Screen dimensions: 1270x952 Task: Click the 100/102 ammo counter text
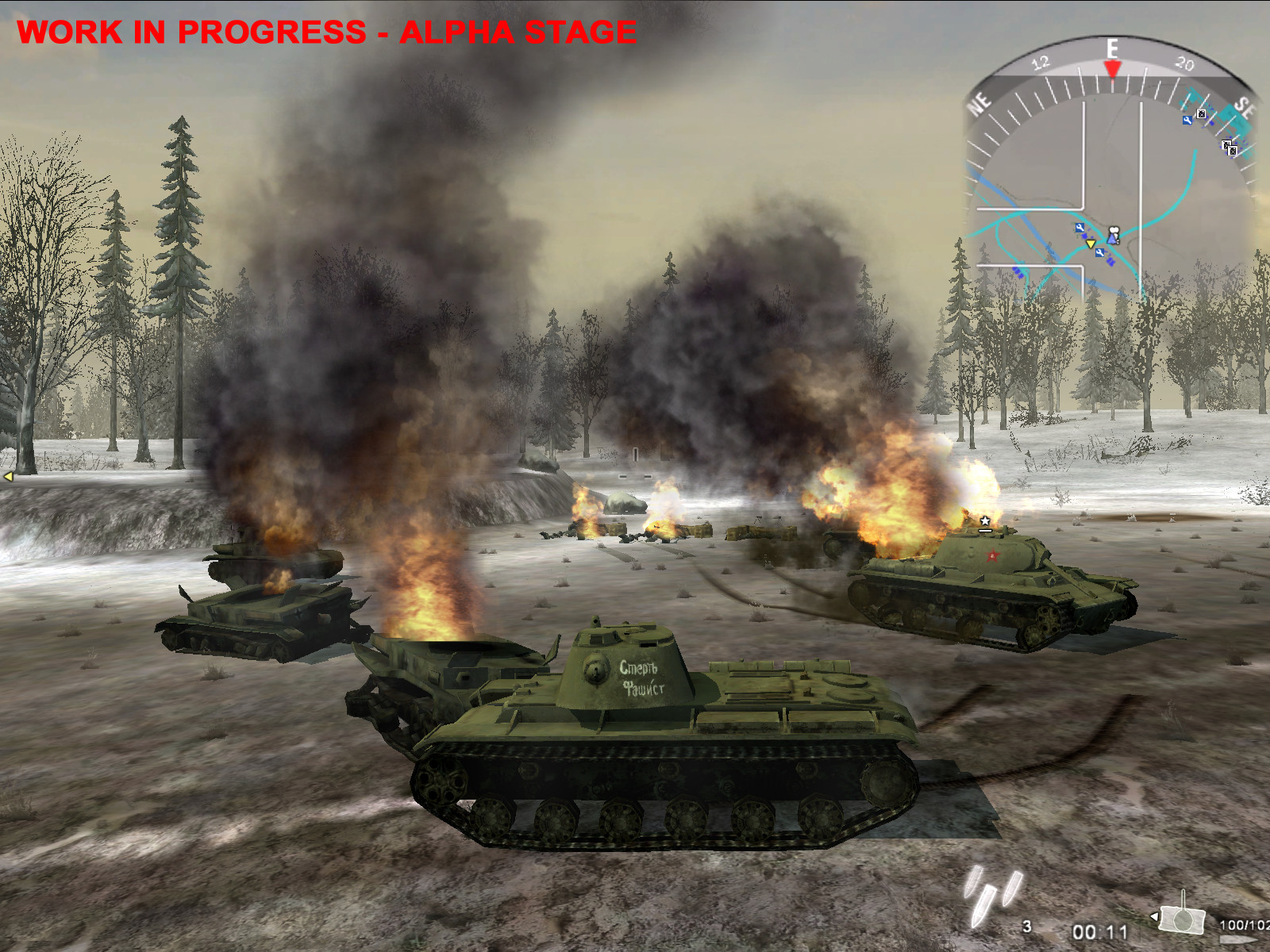point(1243,925)
